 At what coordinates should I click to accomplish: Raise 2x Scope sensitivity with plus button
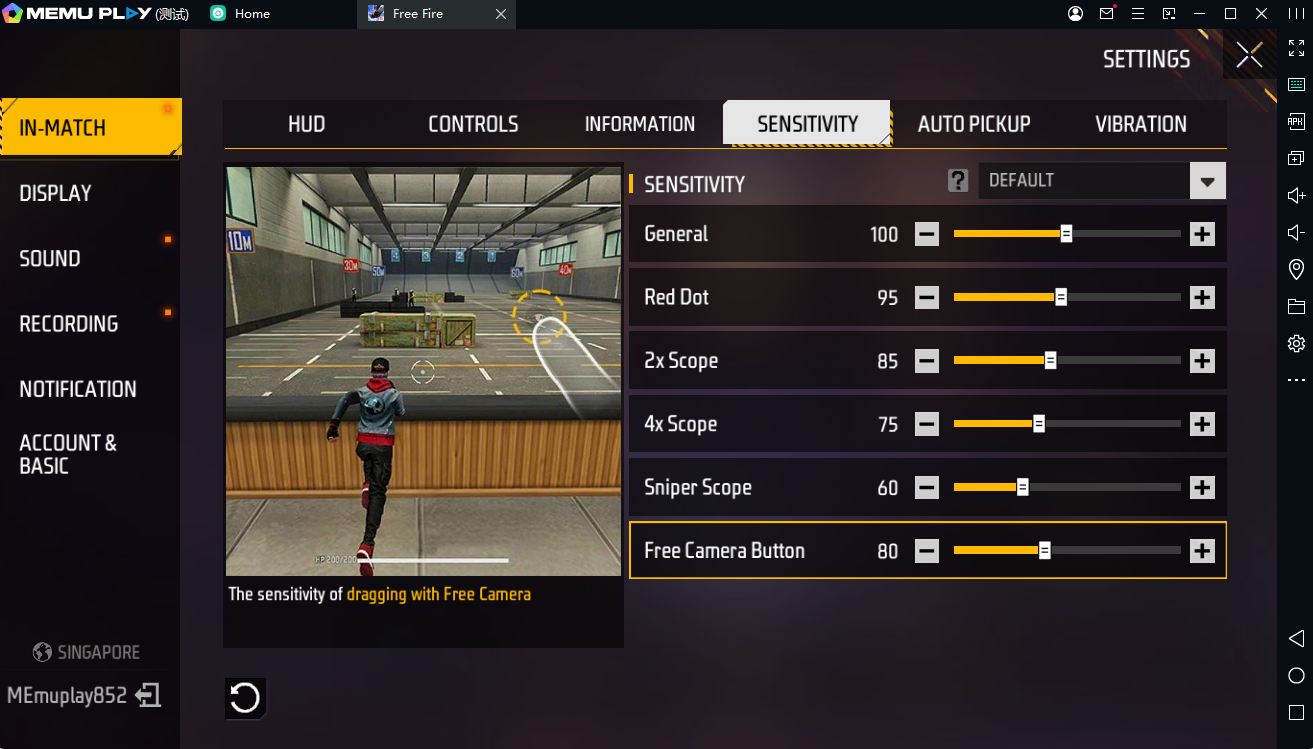[1202, 361]
